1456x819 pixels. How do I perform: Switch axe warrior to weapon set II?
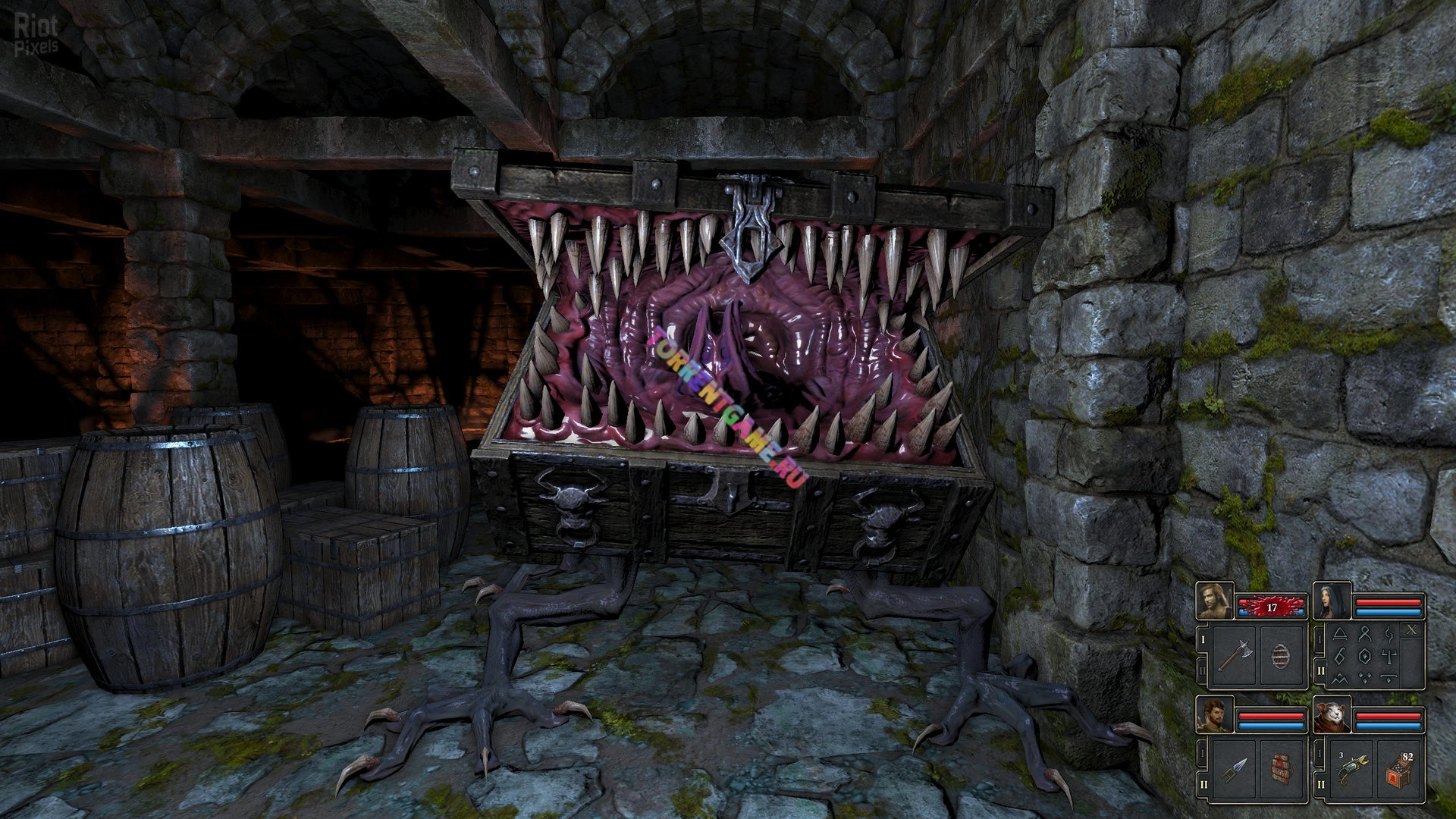point(1202,670)
